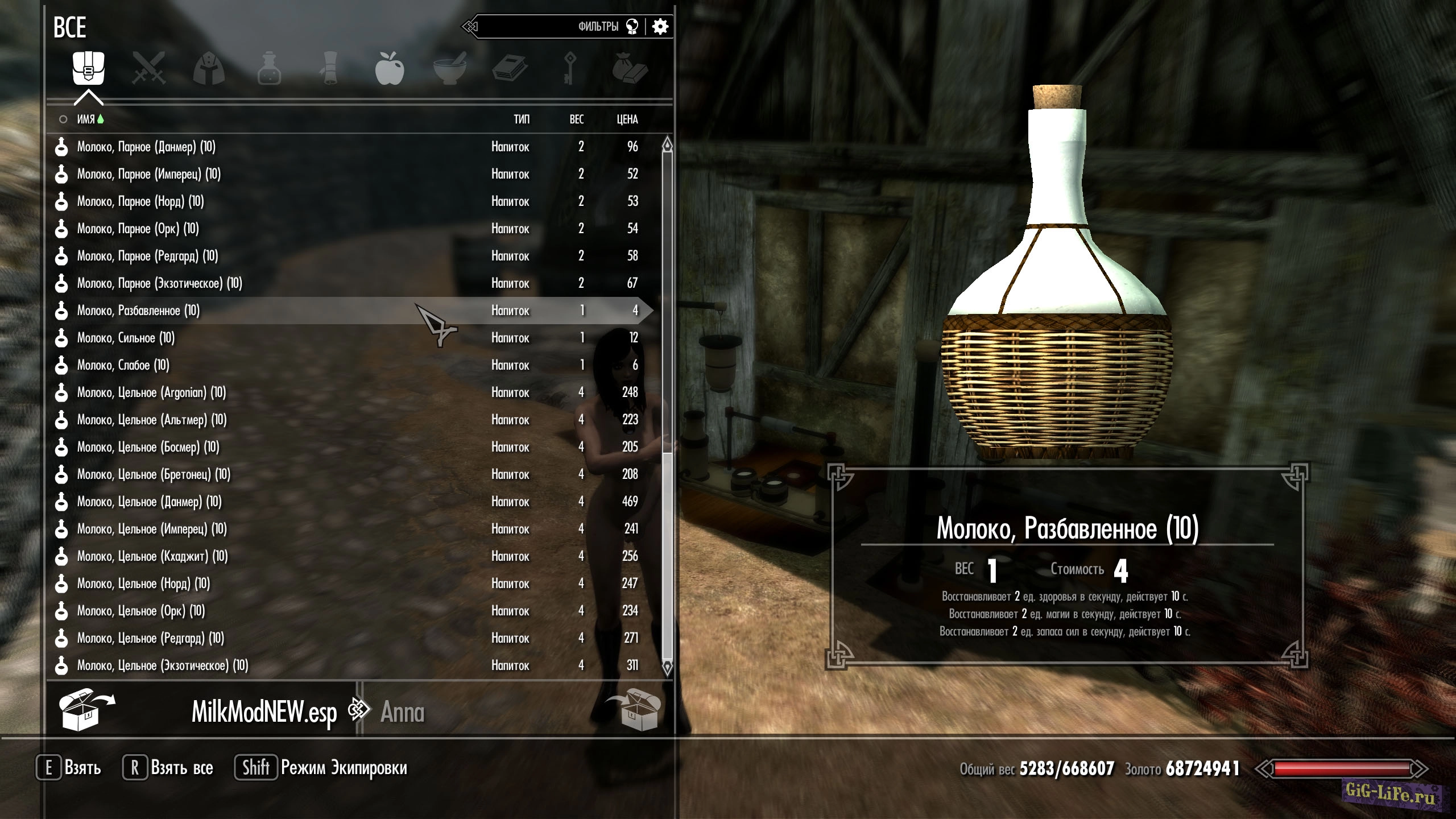This screenshot has width=1456, height=819.
Task: Select the ingredients mortar category tab
Action: coord(449,69)
